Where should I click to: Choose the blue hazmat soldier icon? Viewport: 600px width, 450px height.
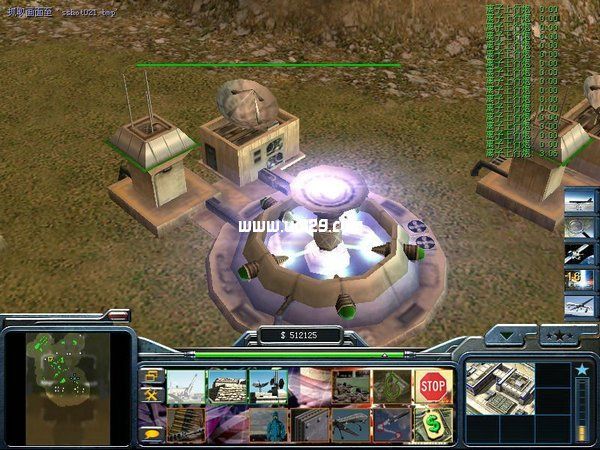268,424
